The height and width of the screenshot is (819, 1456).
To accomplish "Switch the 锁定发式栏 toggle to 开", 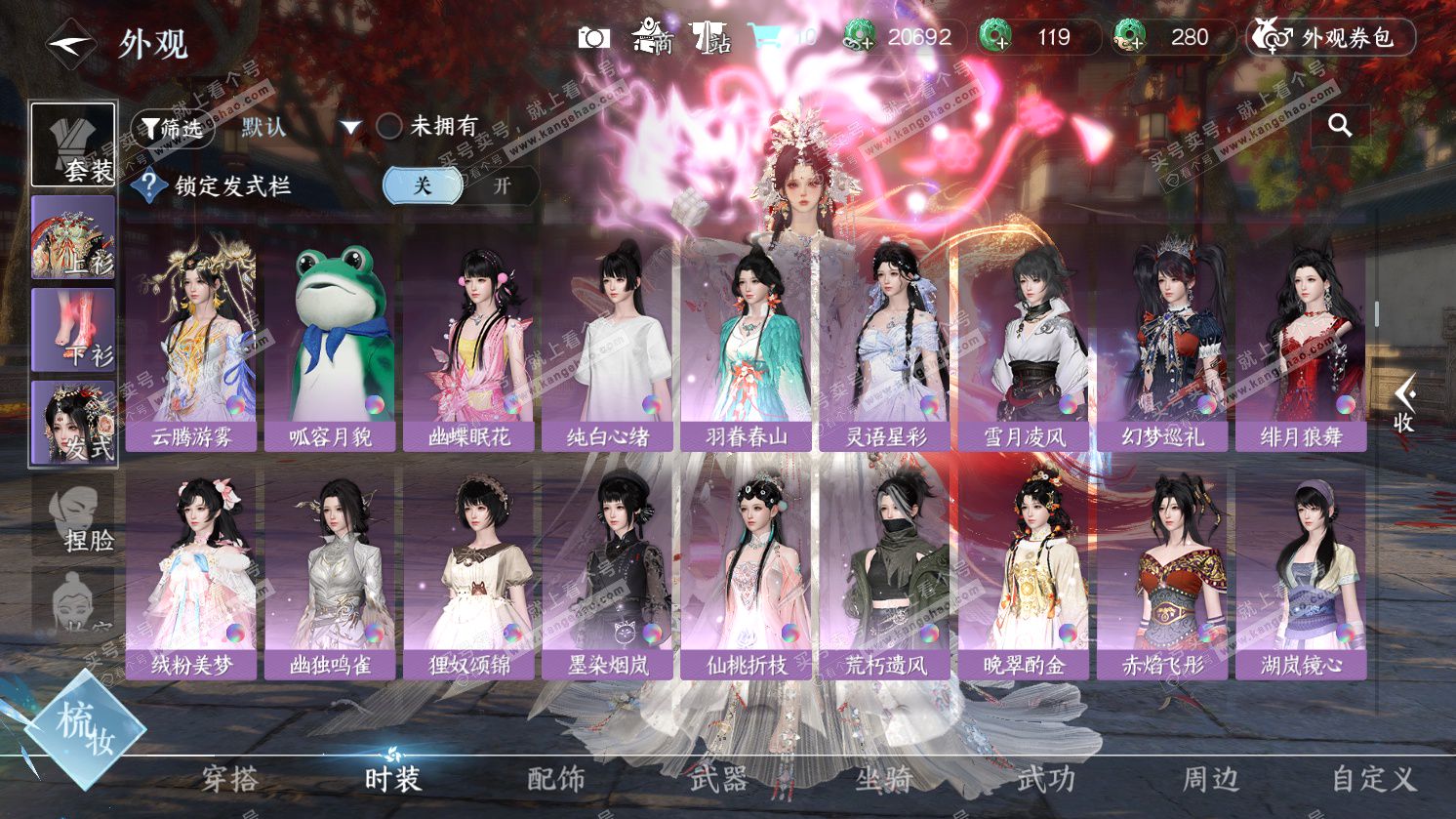I will pyautogui.click(x=502, y=185).
